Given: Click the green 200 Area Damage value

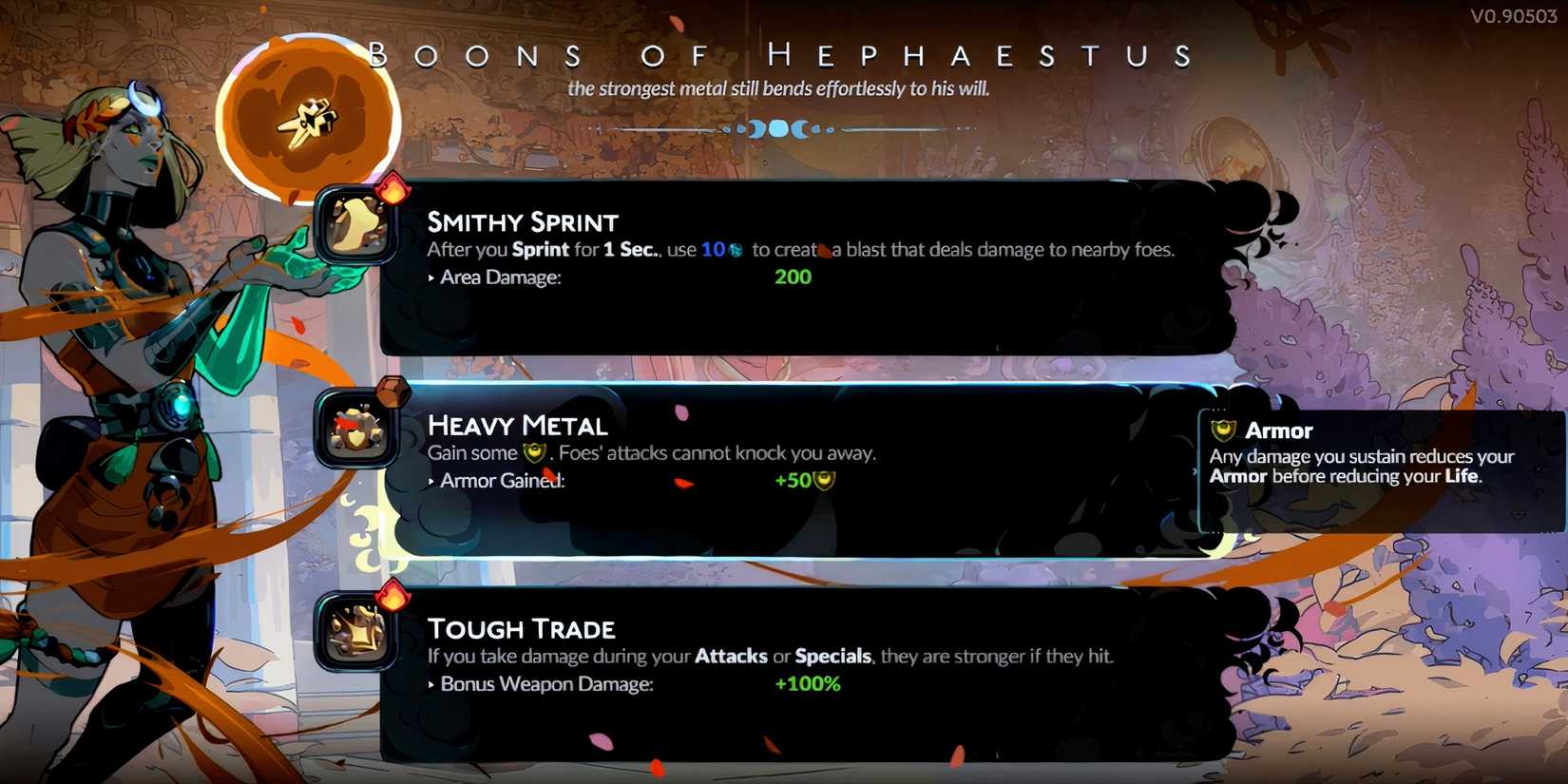Looking at the screenshot, I should (x=793, y=277).
